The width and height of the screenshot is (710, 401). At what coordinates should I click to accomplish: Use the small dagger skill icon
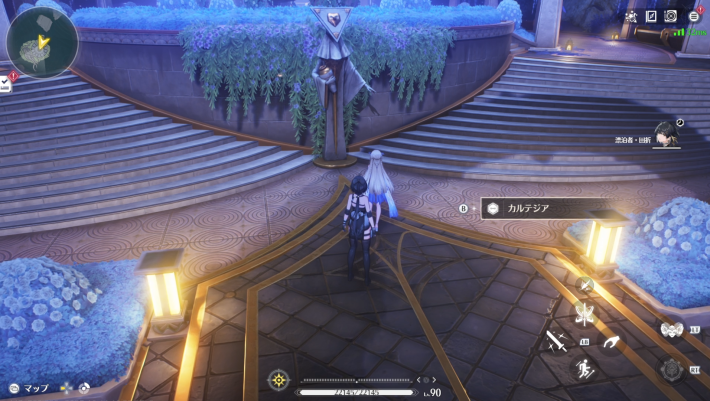(x=587, y=286)
